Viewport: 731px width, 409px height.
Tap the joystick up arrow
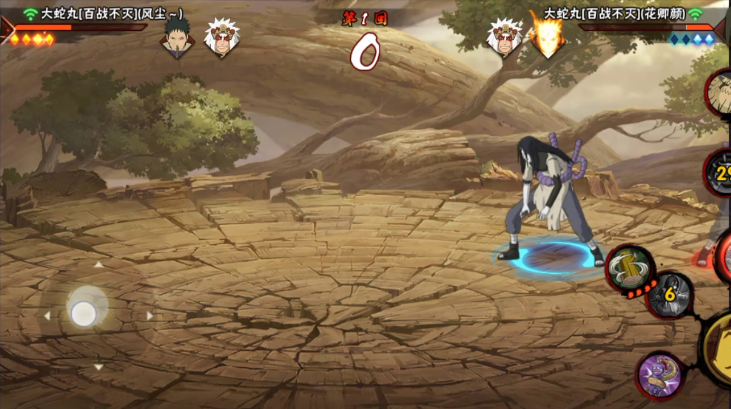coord(98,265)
